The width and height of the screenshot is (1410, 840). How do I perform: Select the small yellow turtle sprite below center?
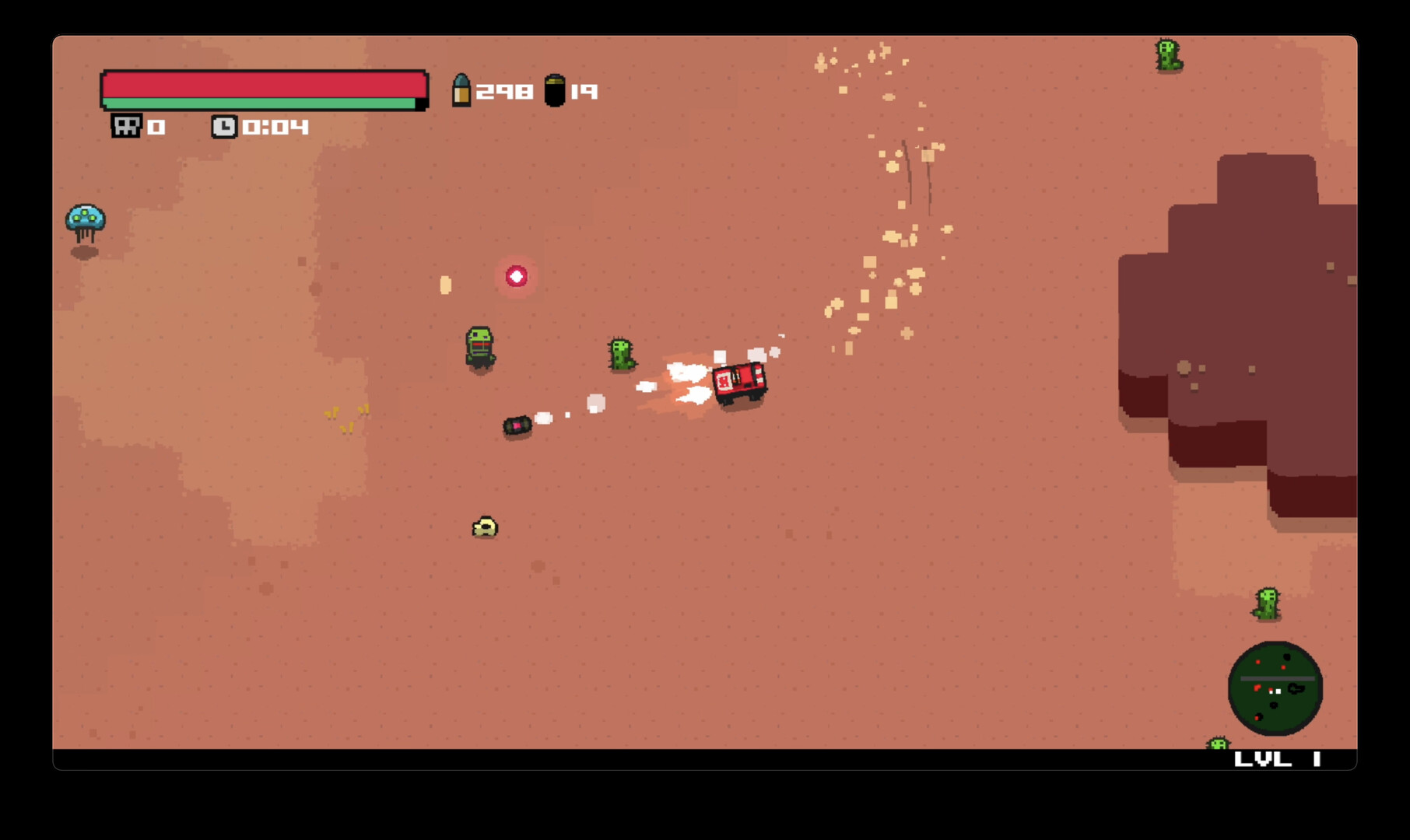click(484, 527)
